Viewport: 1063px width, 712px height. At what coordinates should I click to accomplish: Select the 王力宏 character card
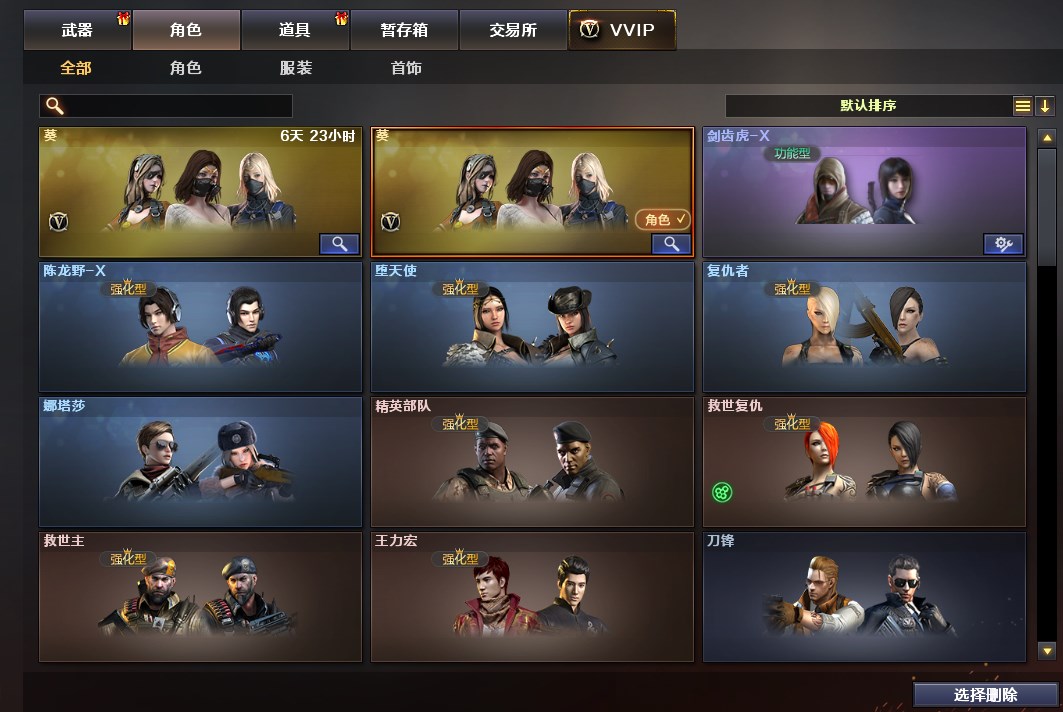[532, 597]
